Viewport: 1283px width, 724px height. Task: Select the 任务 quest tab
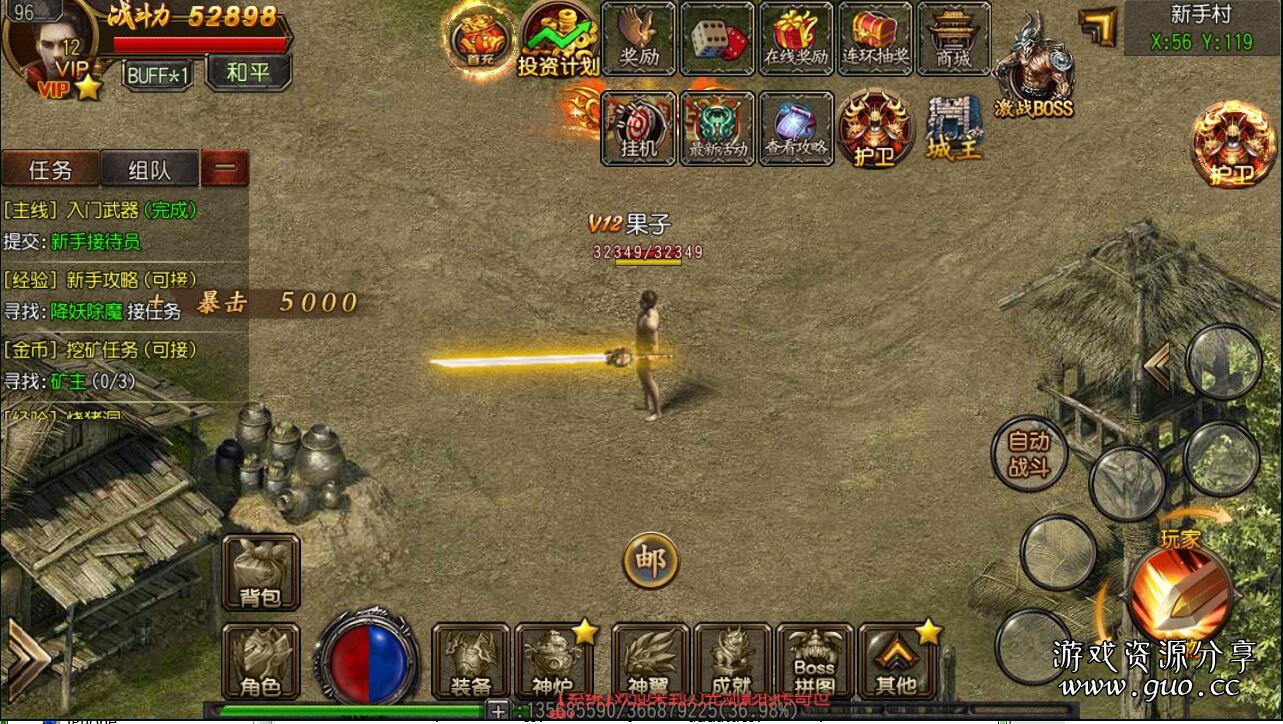coord(50,169)
